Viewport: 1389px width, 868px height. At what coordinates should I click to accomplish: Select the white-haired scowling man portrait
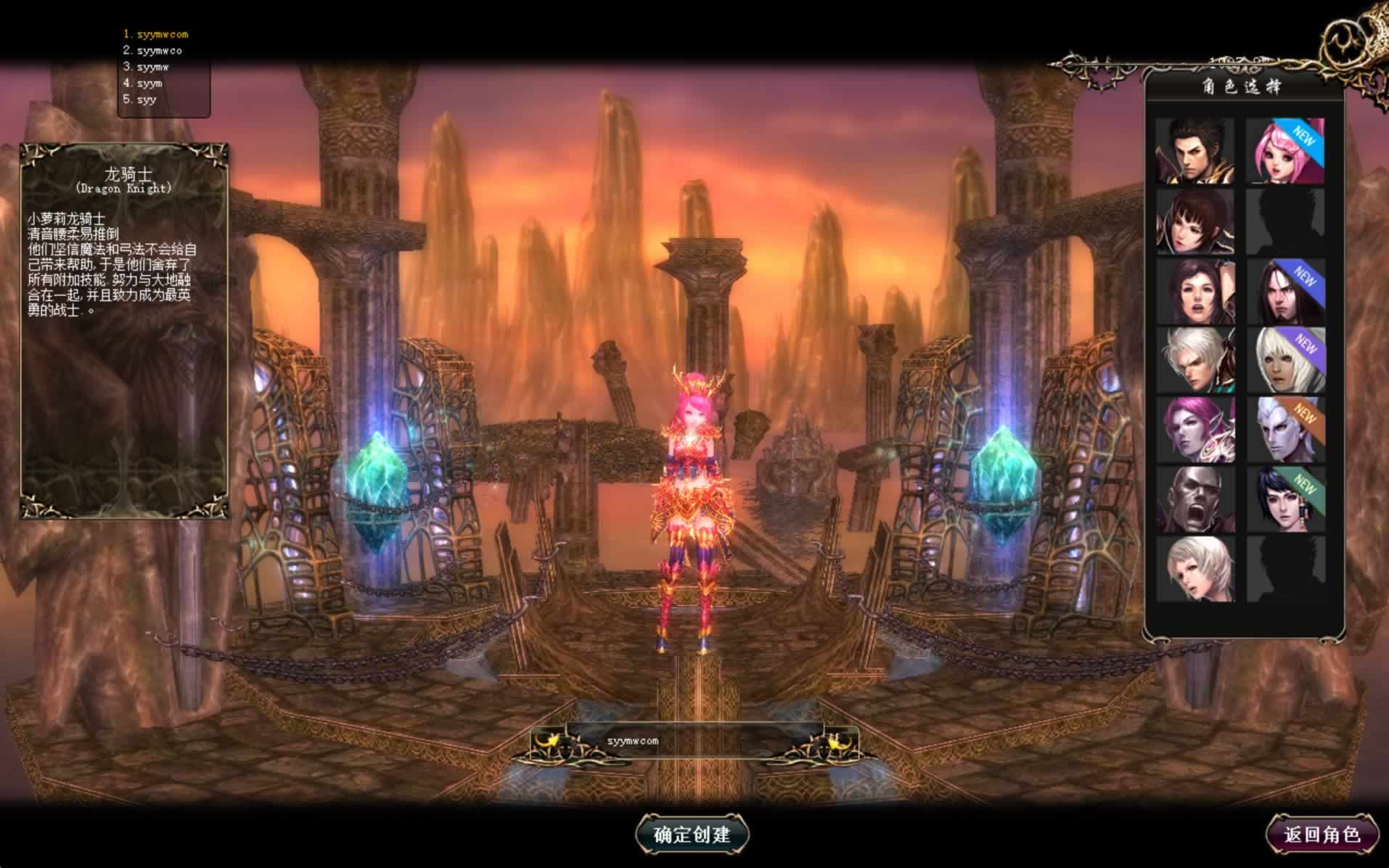pos(1195,361)
